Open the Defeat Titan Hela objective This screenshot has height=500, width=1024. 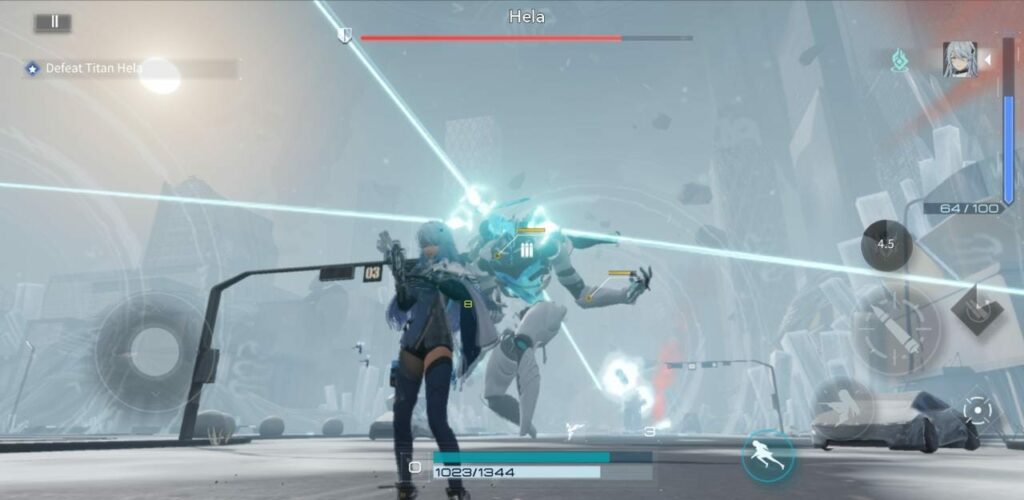coord(95,68)
